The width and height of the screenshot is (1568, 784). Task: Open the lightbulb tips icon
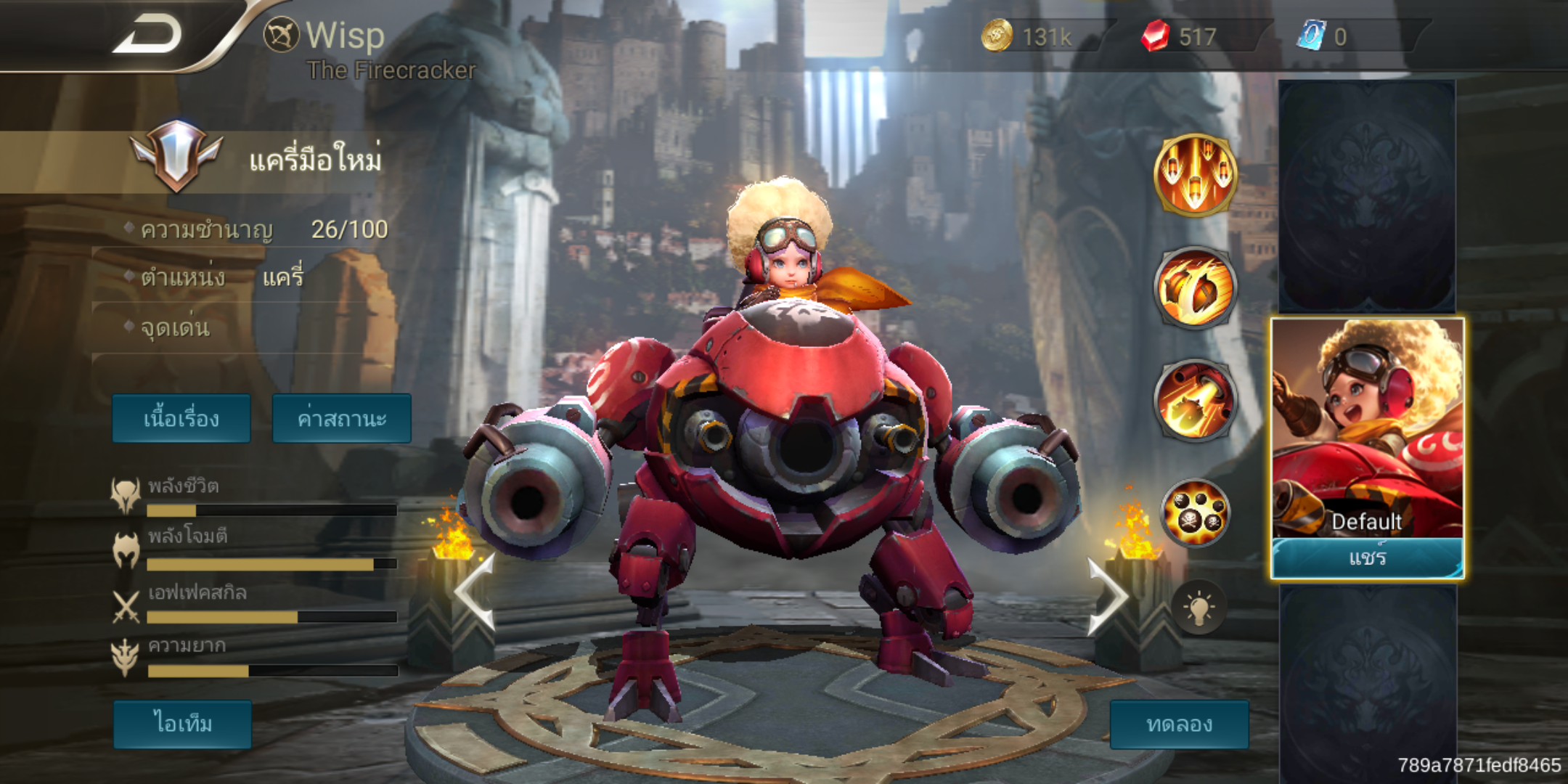click(x=1199, y=608)
